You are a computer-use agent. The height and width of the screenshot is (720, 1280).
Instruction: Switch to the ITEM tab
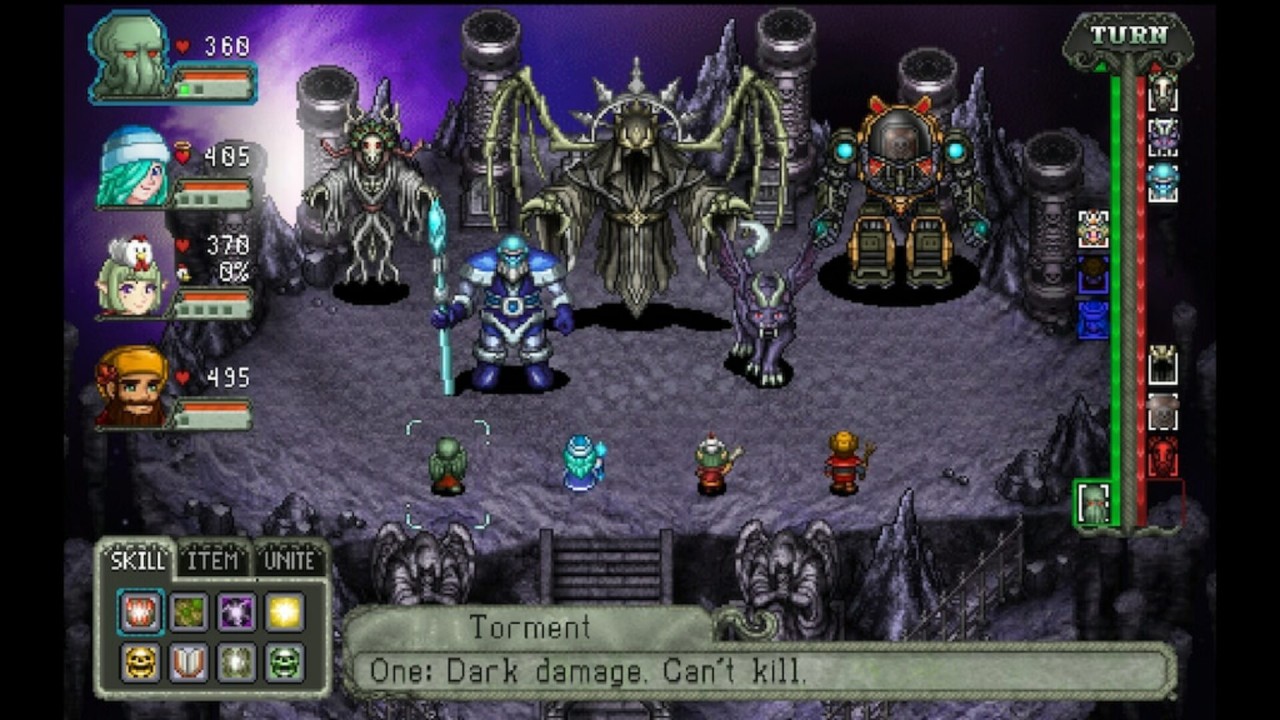coord(213,561)
